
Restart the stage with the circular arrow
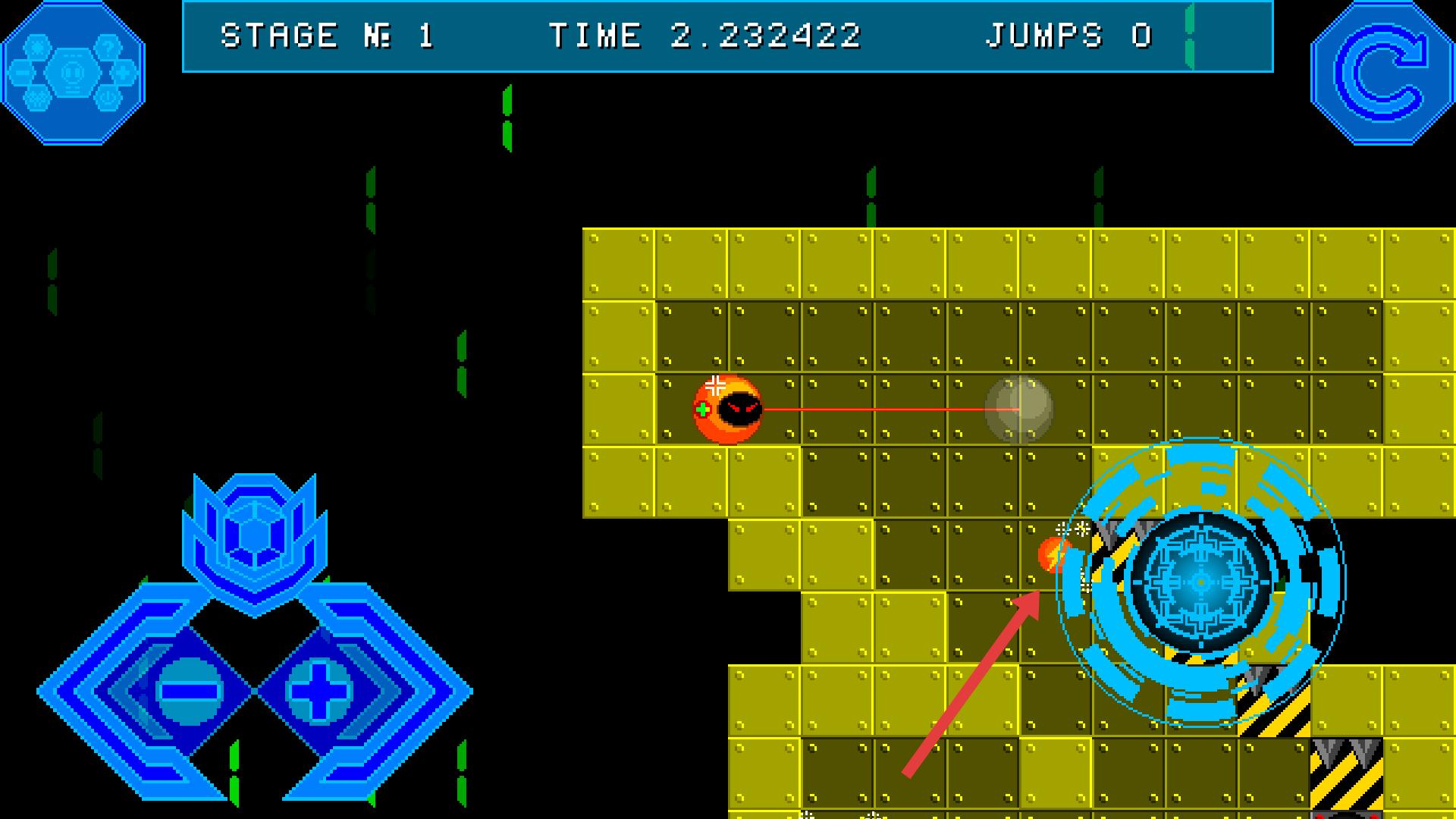[x=1383, y=73]
